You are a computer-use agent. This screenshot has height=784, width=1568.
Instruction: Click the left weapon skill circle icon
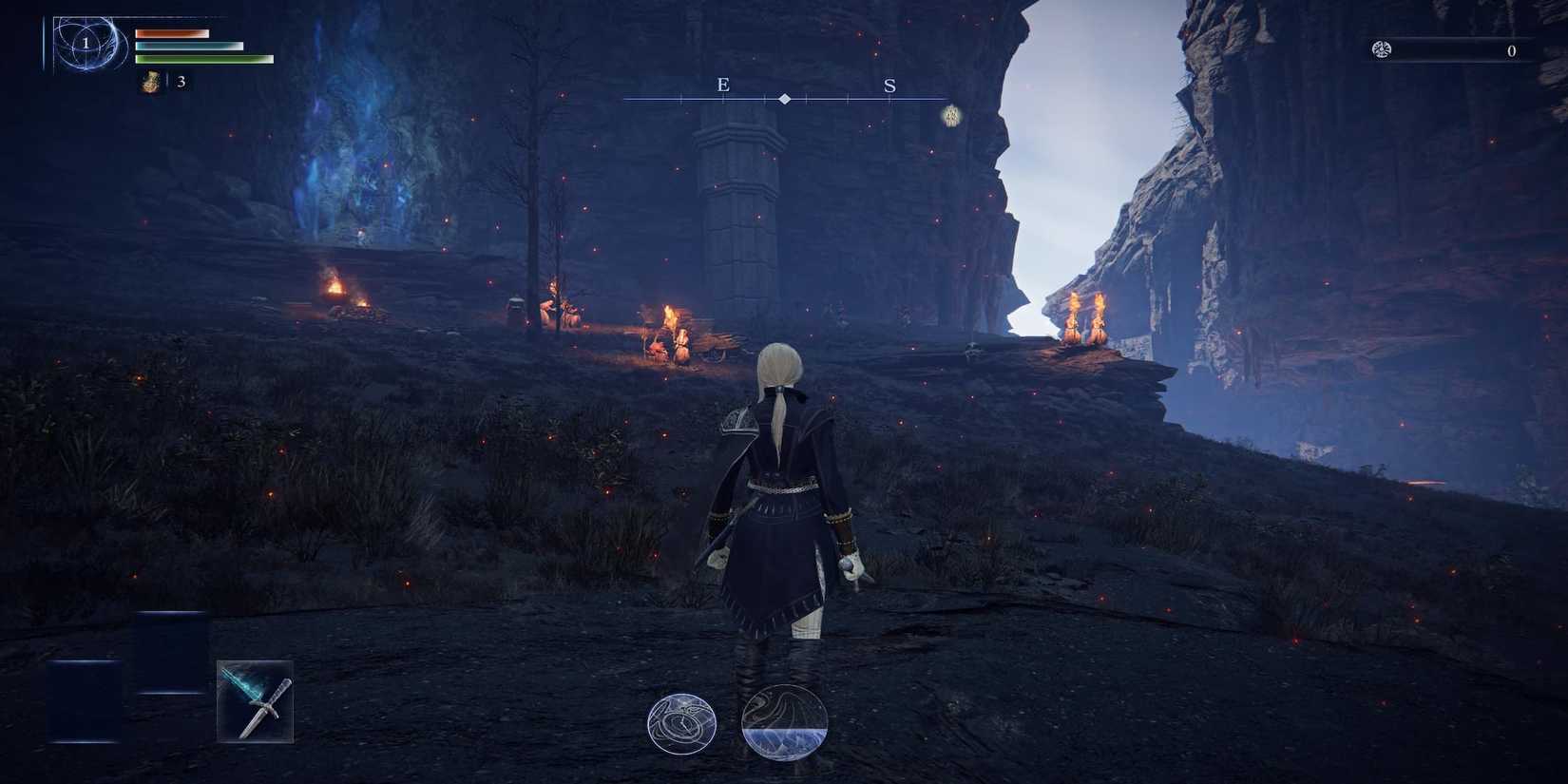[x=683, y=722]
